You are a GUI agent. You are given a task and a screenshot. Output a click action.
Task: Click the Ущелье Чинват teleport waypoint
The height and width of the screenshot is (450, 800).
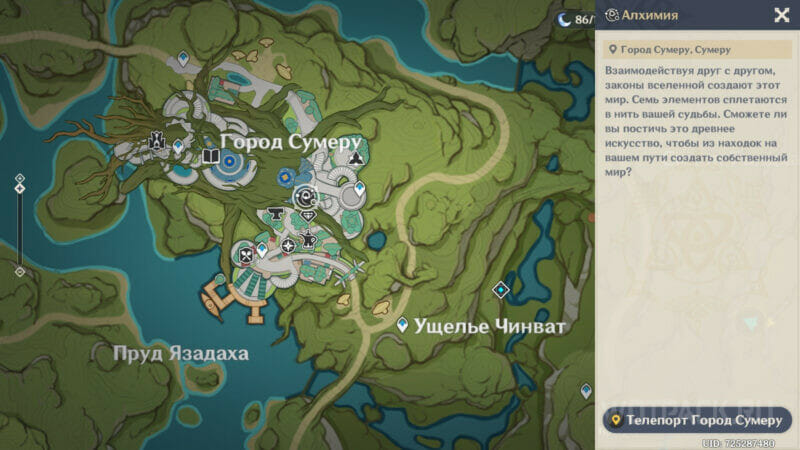[402, 325]
